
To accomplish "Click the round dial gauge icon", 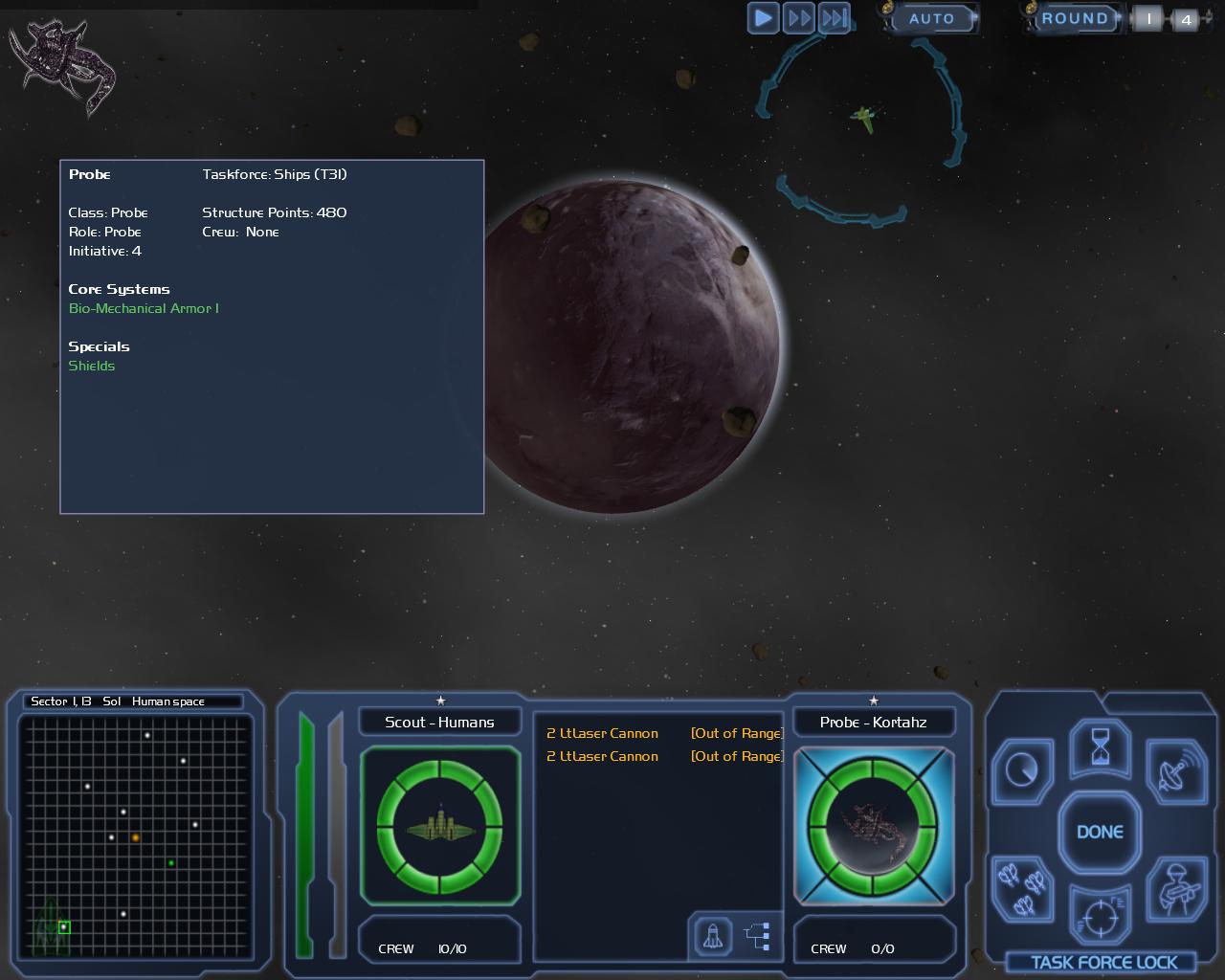I will pyautogui.click(x=1023, y=769).
